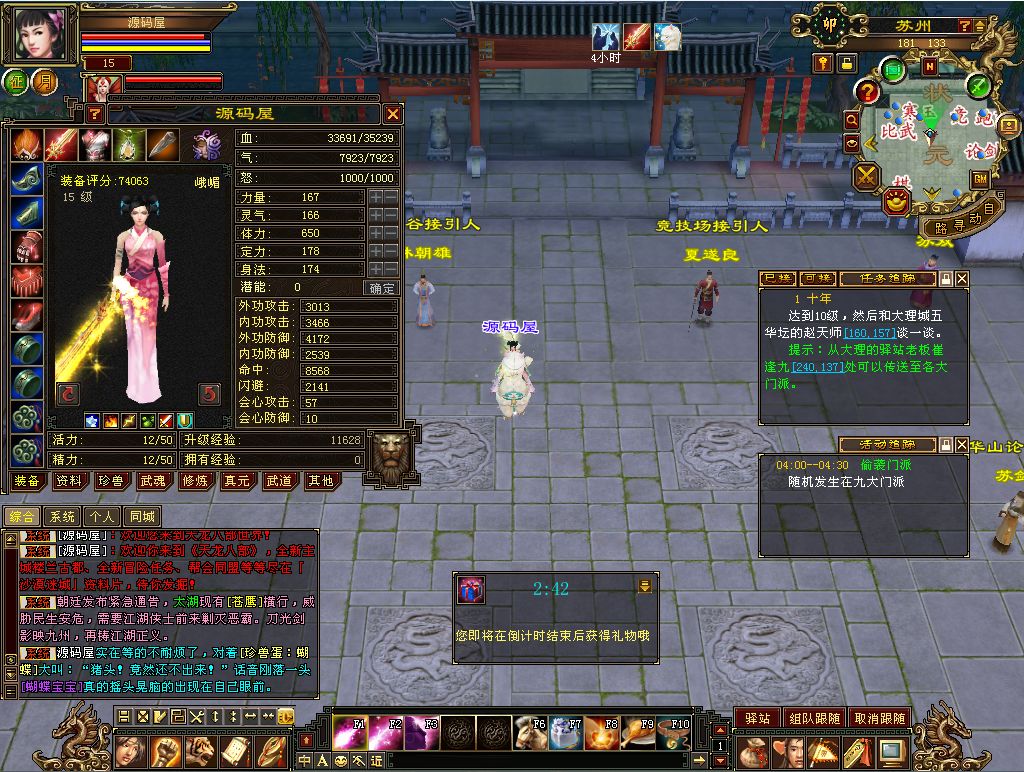Viewport: 1024px width, 772px height.
Task: Switch to the 修炼 tab
Action: point(194,481)
